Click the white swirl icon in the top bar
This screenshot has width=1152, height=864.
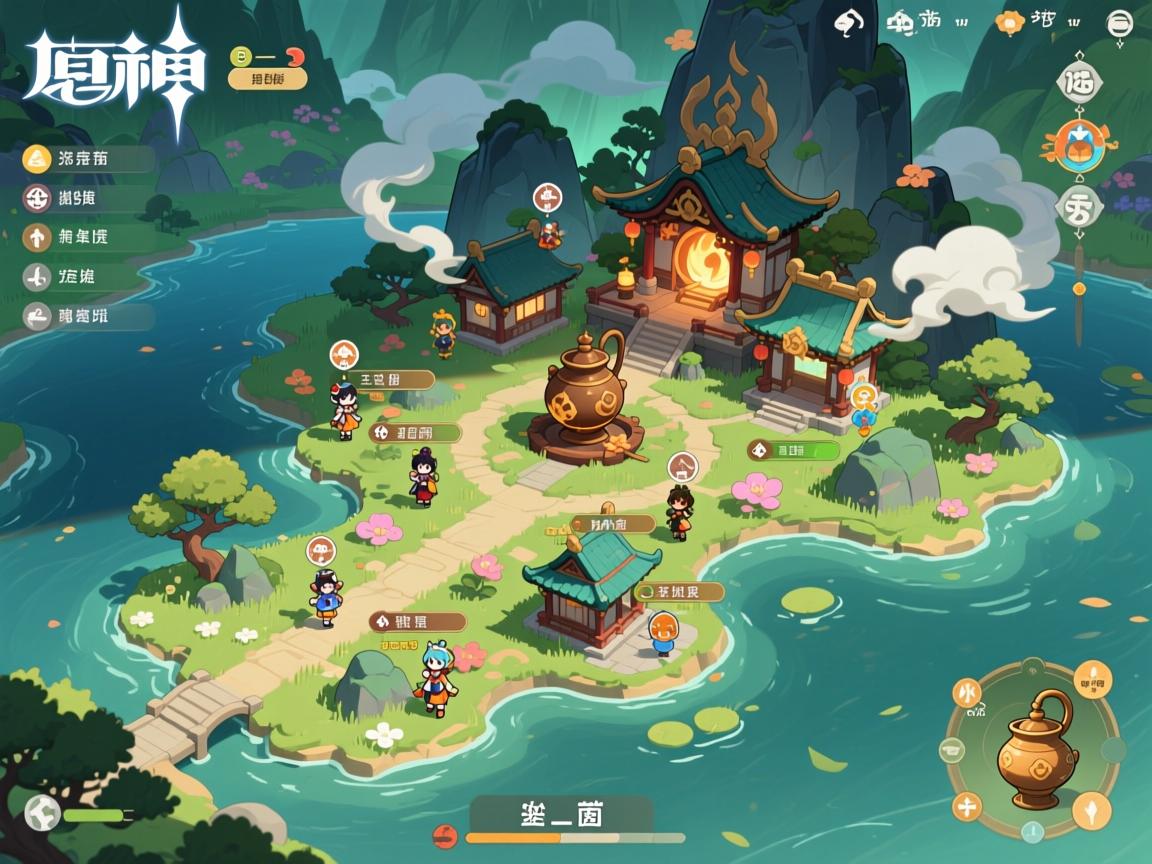coord(849,22)
